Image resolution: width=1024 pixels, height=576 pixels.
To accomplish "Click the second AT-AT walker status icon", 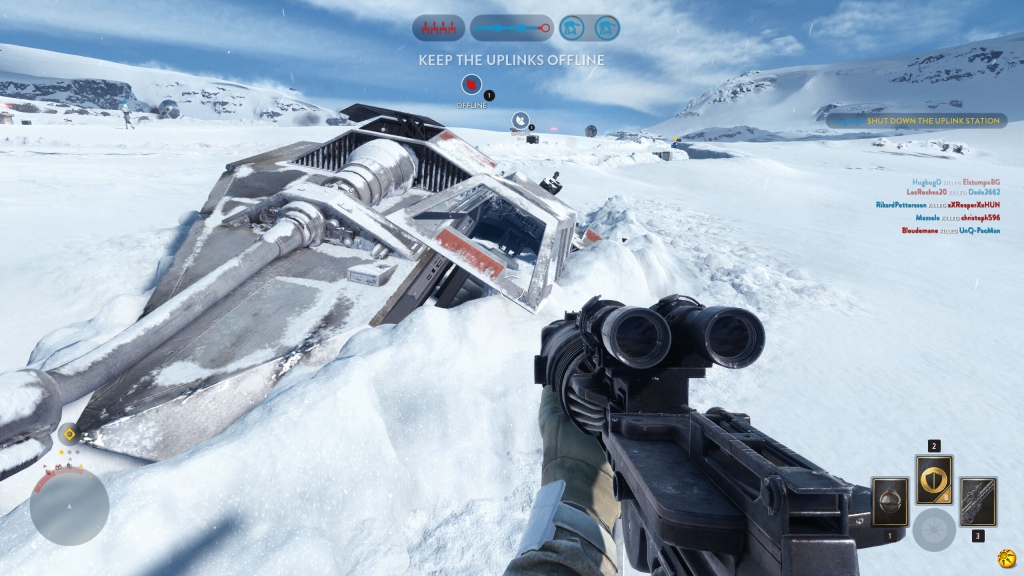I will point(606,28).
